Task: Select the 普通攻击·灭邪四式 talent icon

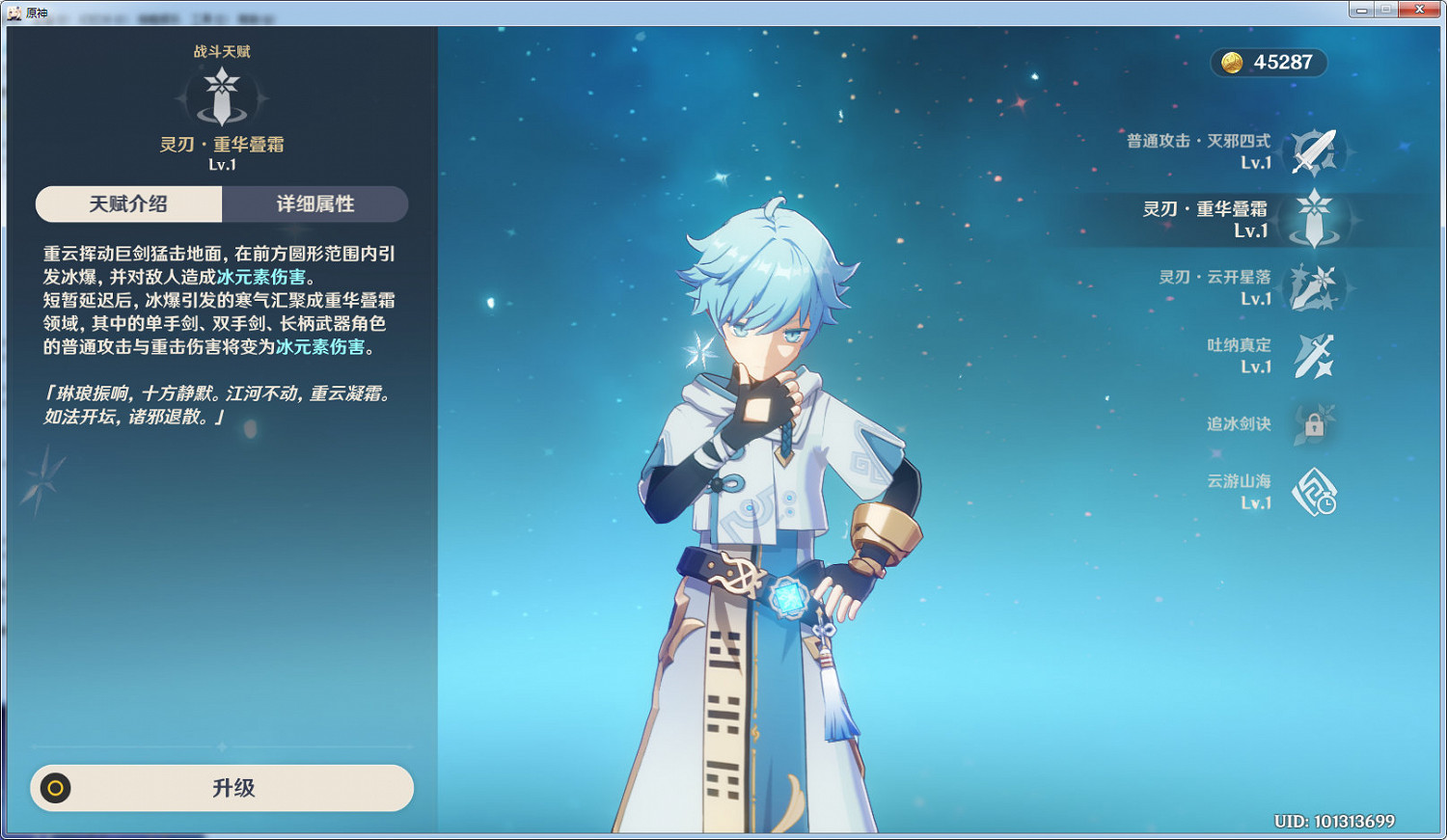Action: (1315, 151)
